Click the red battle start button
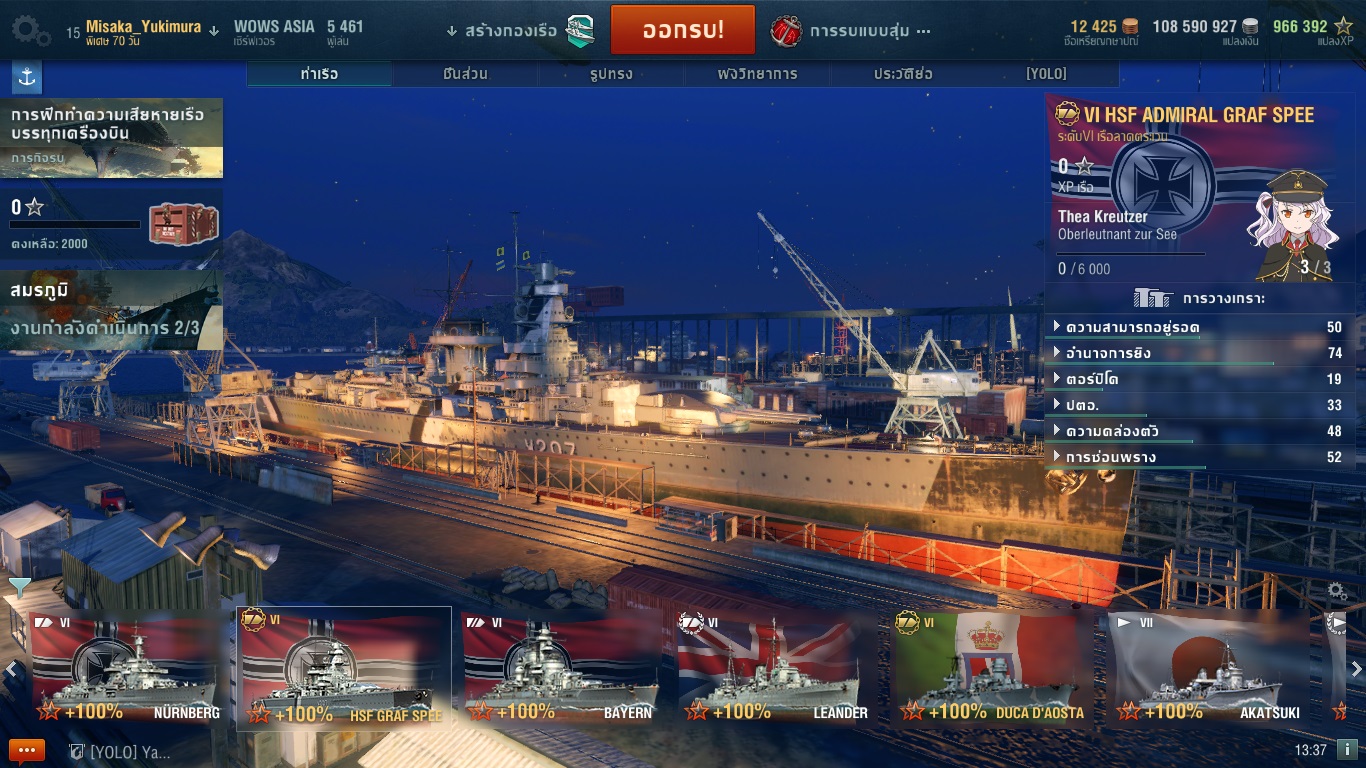Viewport: 1366px width, 768px height. click(x=682, y=30)
